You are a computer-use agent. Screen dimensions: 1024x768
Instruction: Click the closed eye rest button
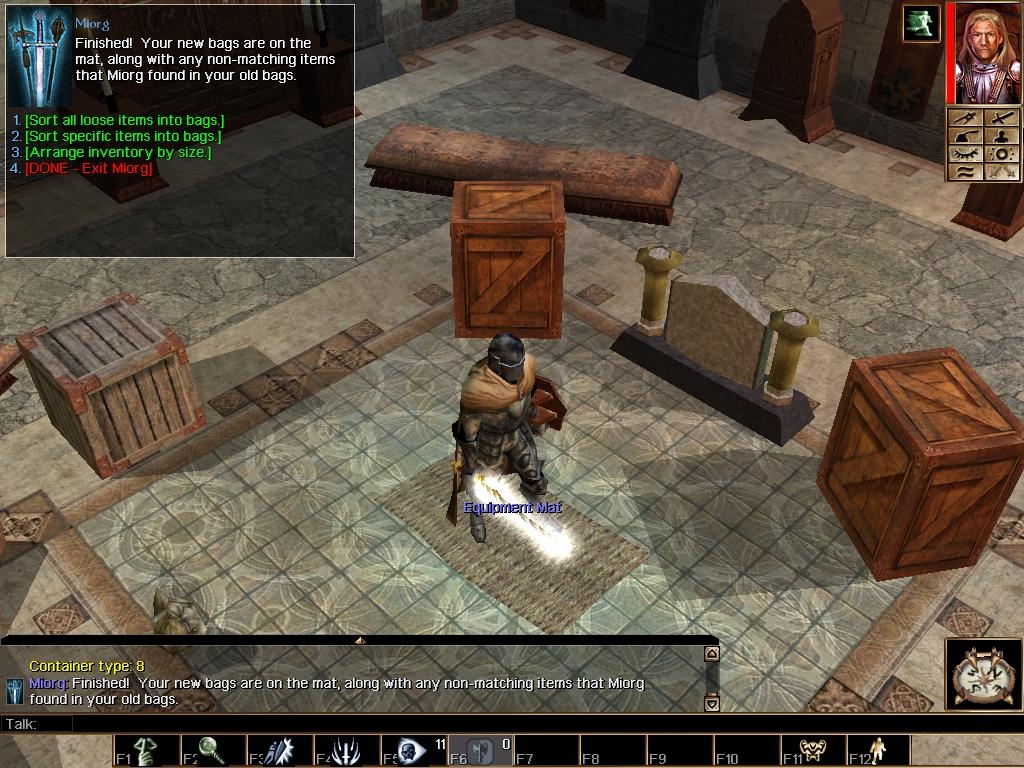point(965,154)
